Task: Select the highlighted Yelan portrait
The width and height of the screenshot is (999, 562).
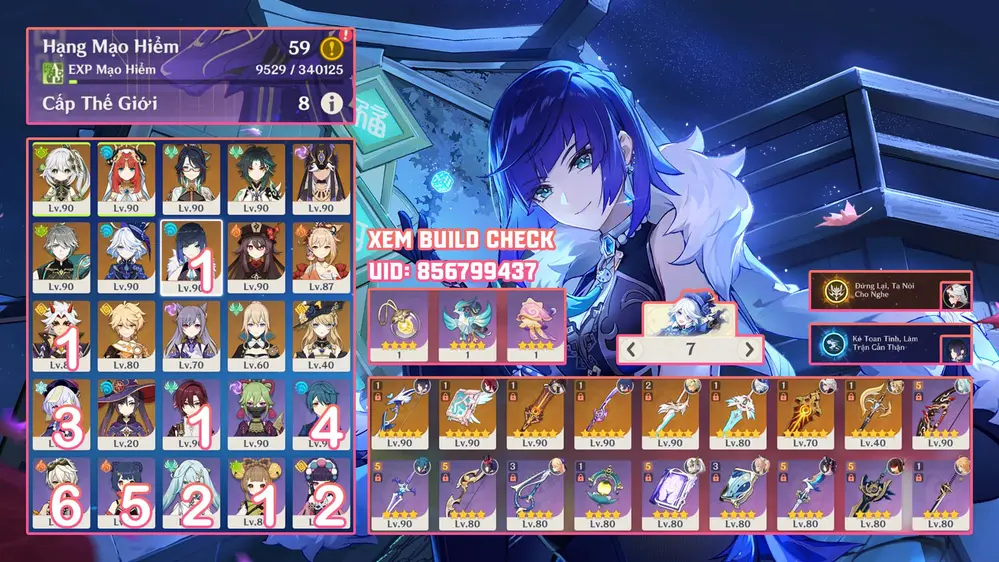Action: pos(188,256)
